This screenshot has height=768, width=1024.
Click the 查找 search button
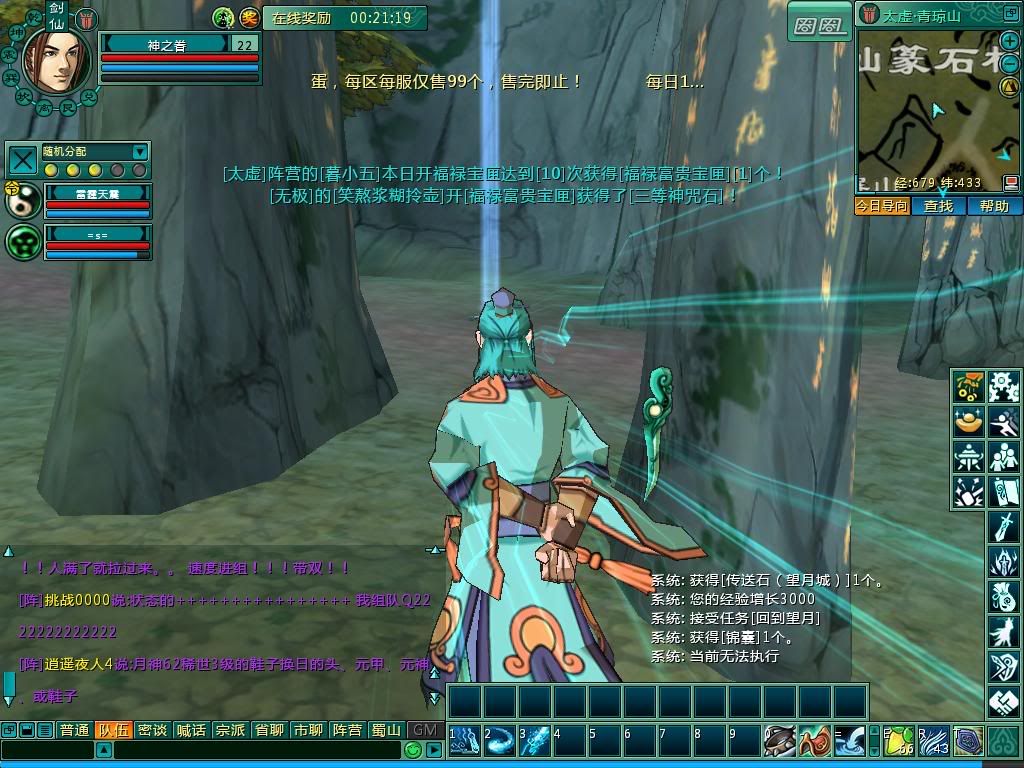(938, 206)
